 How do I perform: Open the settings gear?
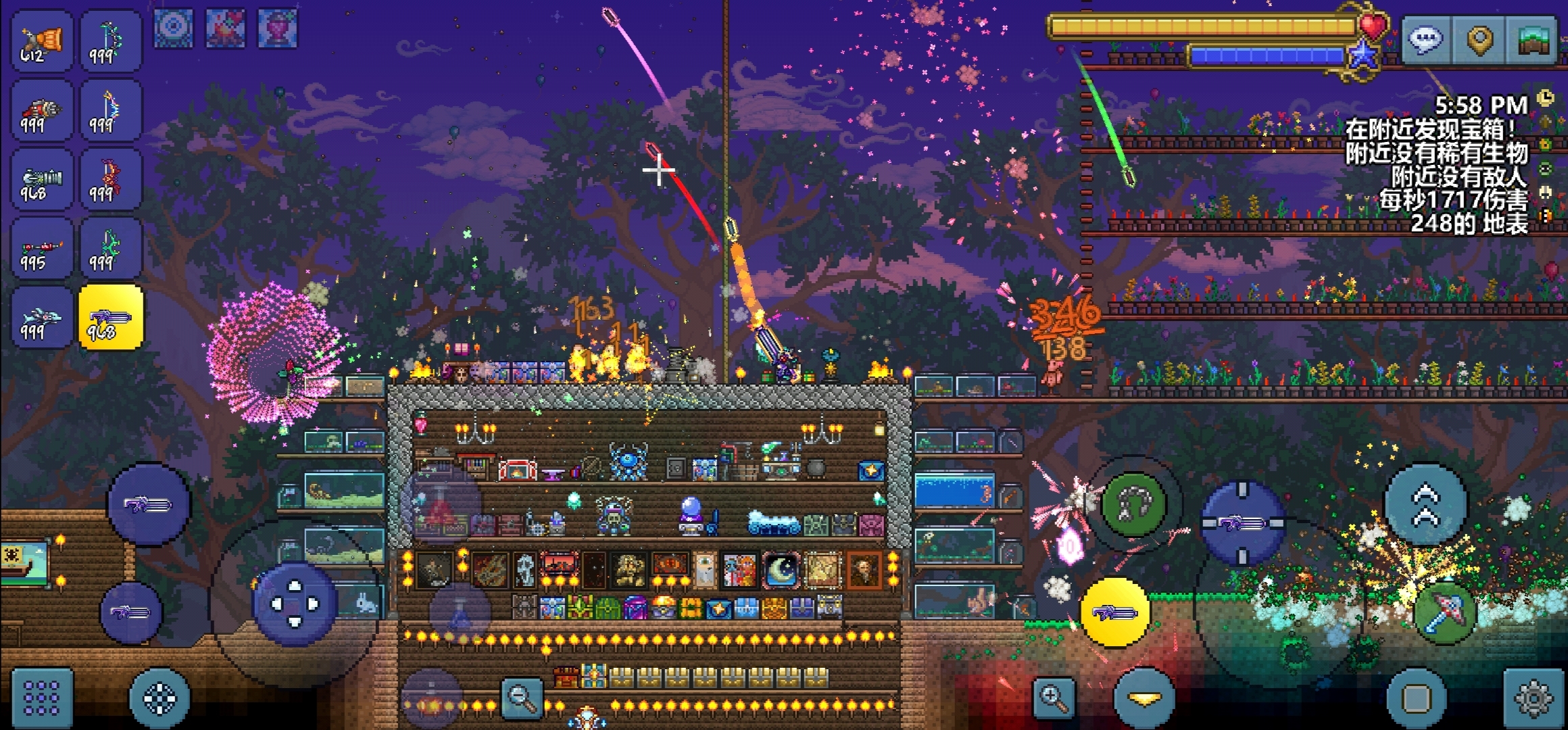coord(1533,698)
